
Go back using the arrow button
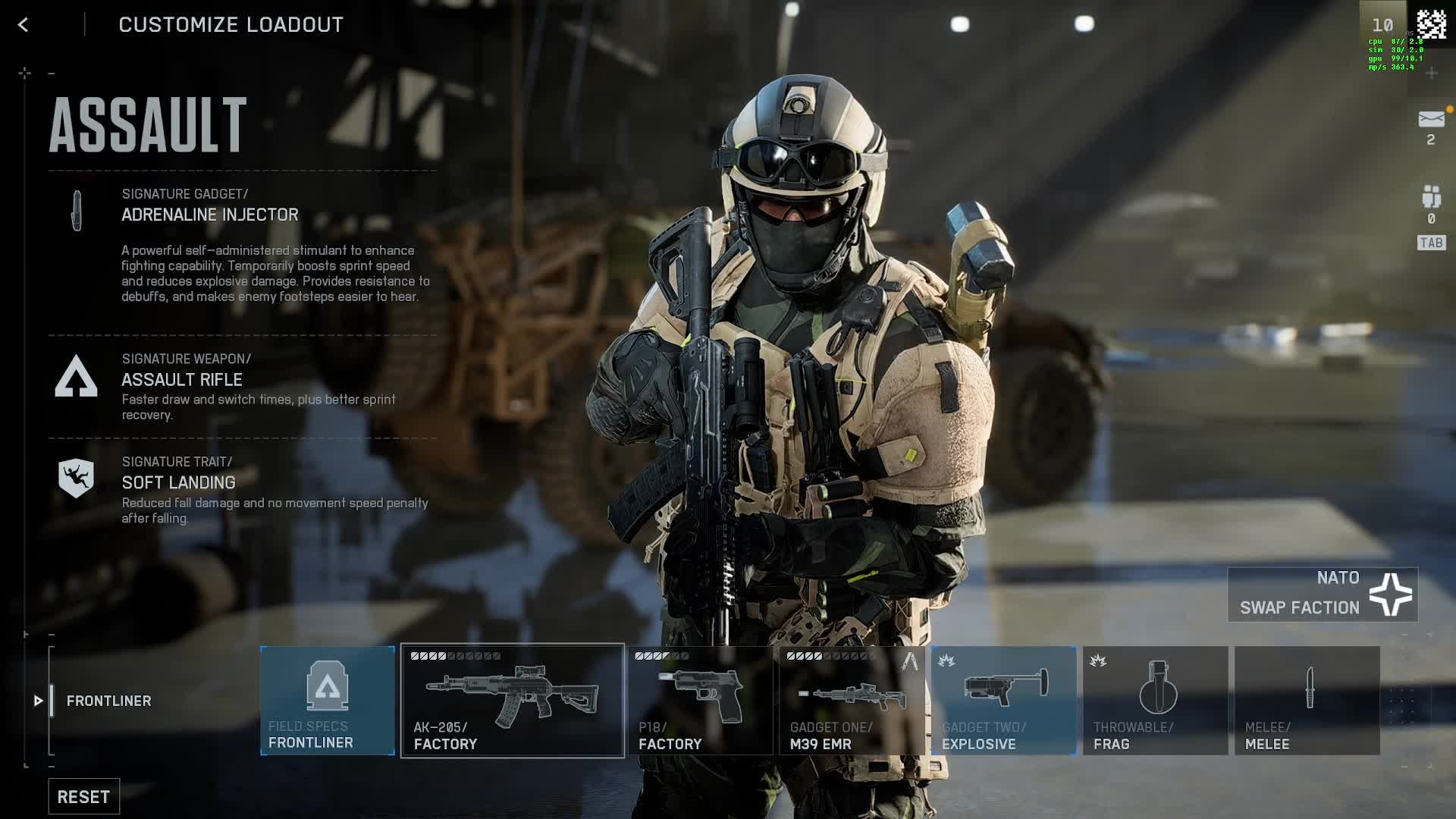point(23,25)
